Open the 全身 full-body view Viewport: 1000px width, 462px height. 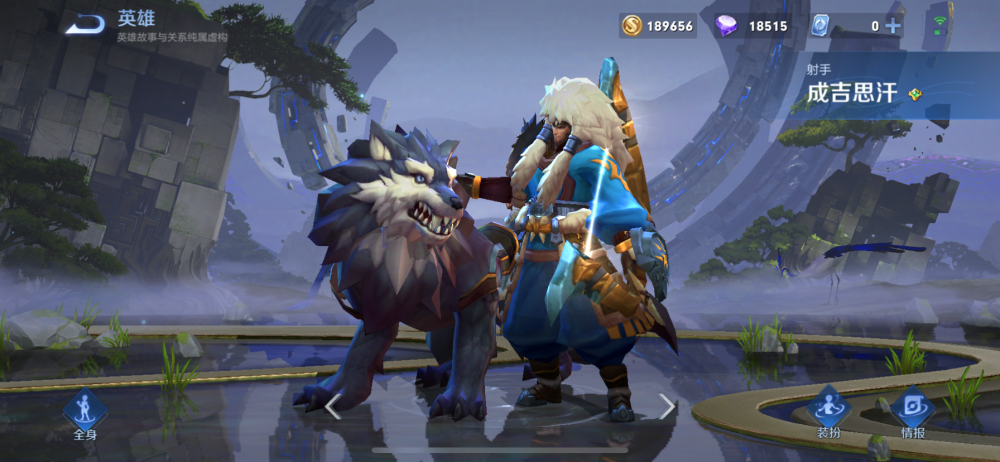click(84, 413)
